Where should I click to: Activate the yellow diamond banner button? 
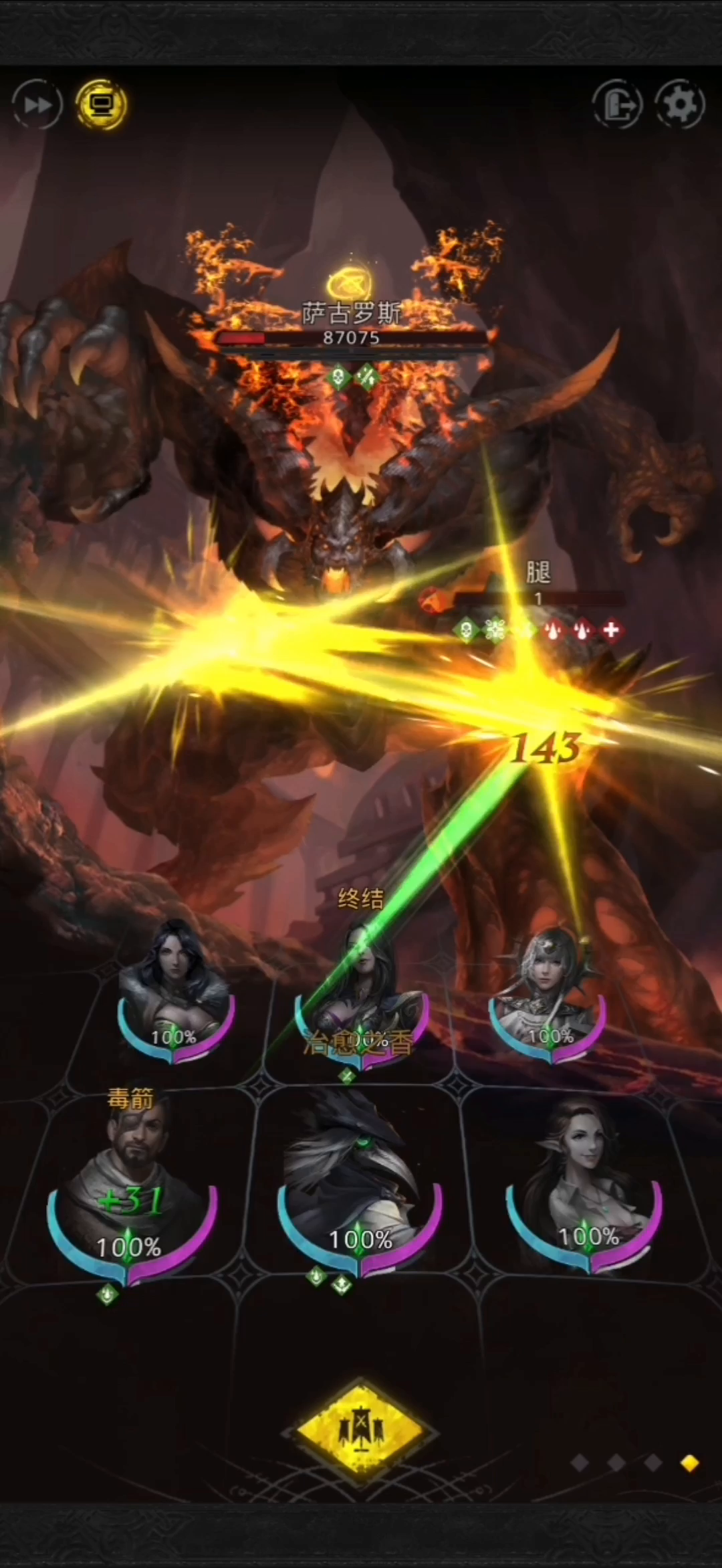pyautogui.click(x=361, y=1432)
